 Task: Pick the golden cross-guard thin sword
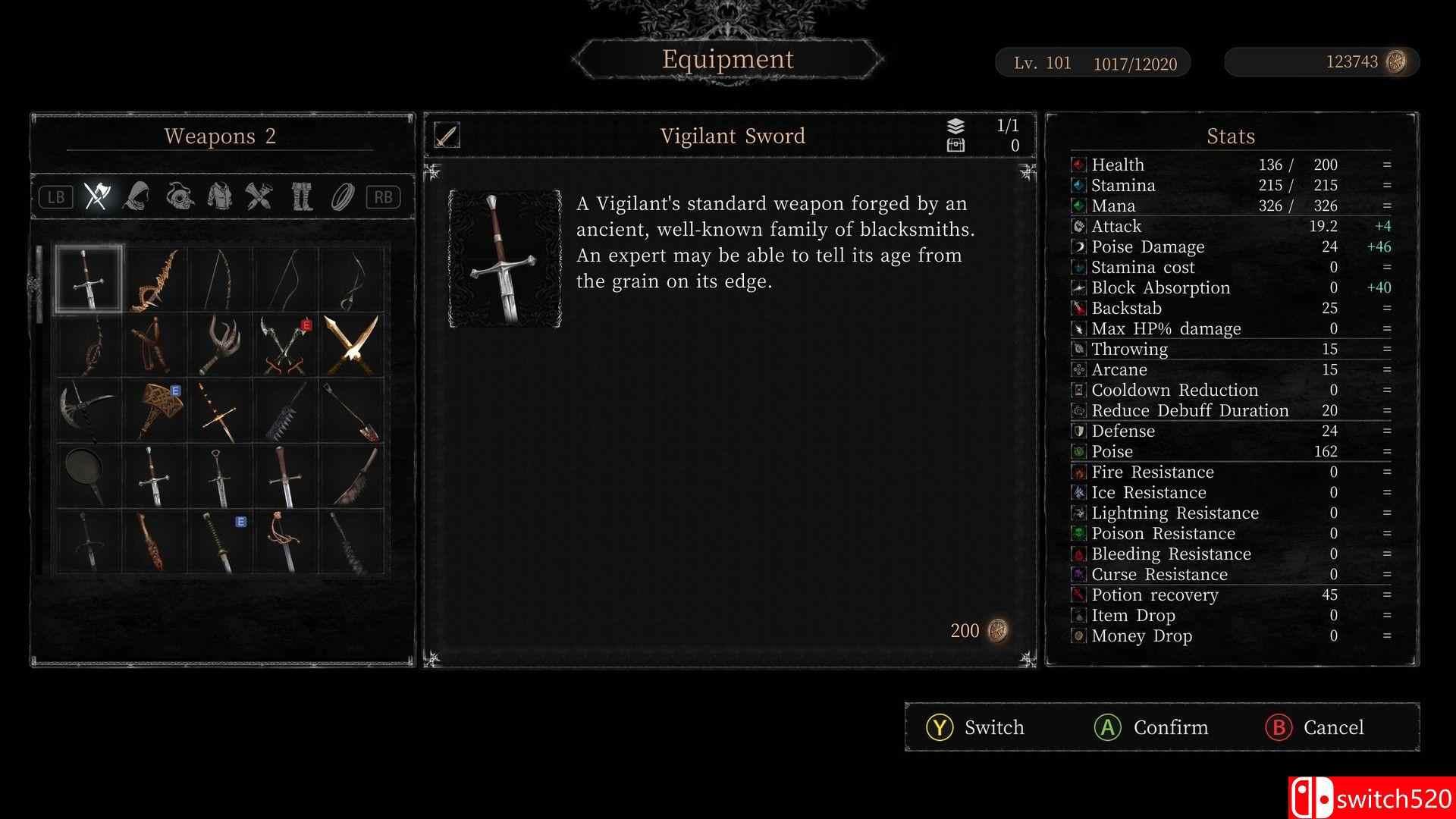pyautogui.click(x=220, y=411)
